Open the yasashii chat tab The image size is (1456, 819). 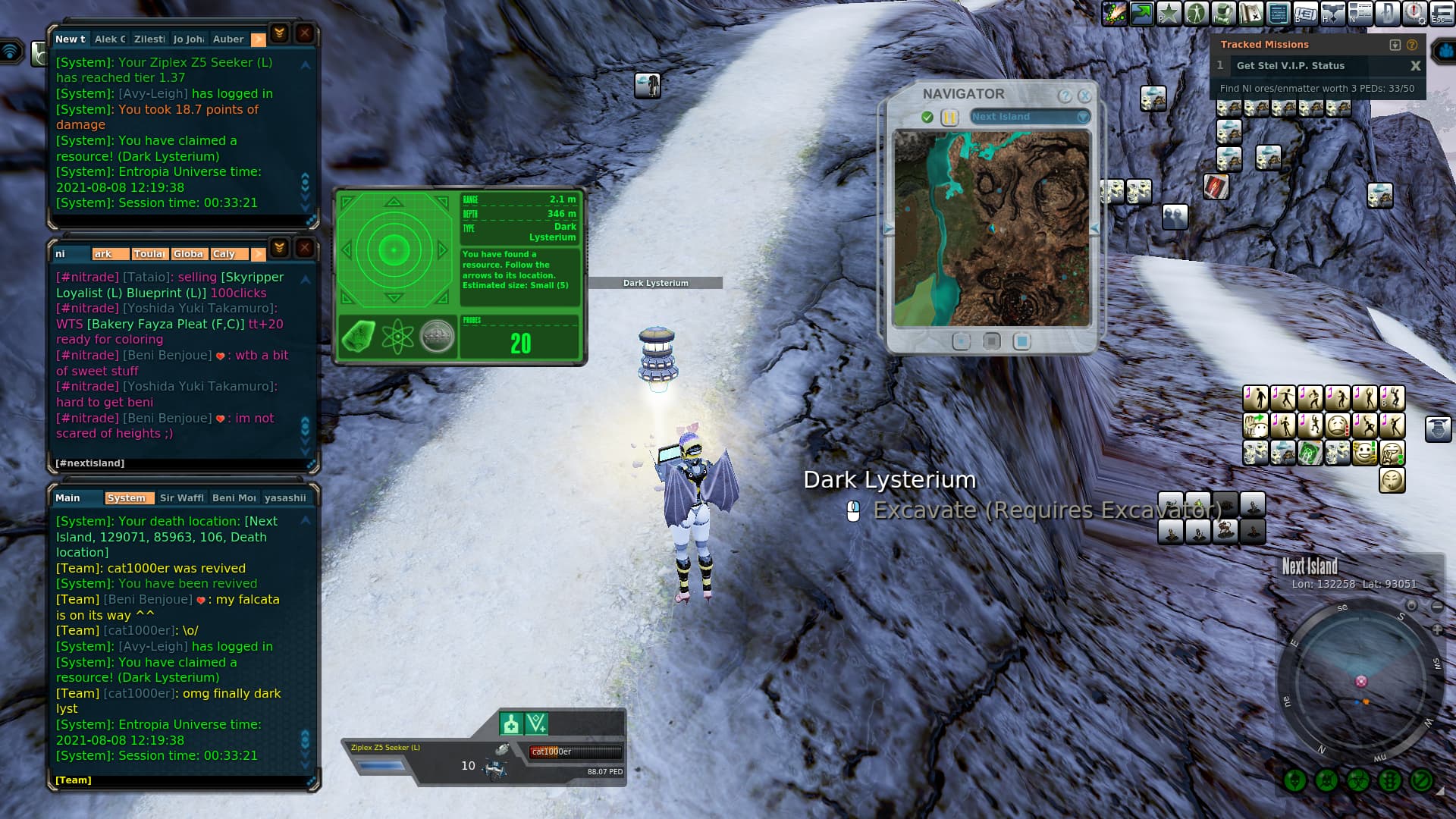285,498
